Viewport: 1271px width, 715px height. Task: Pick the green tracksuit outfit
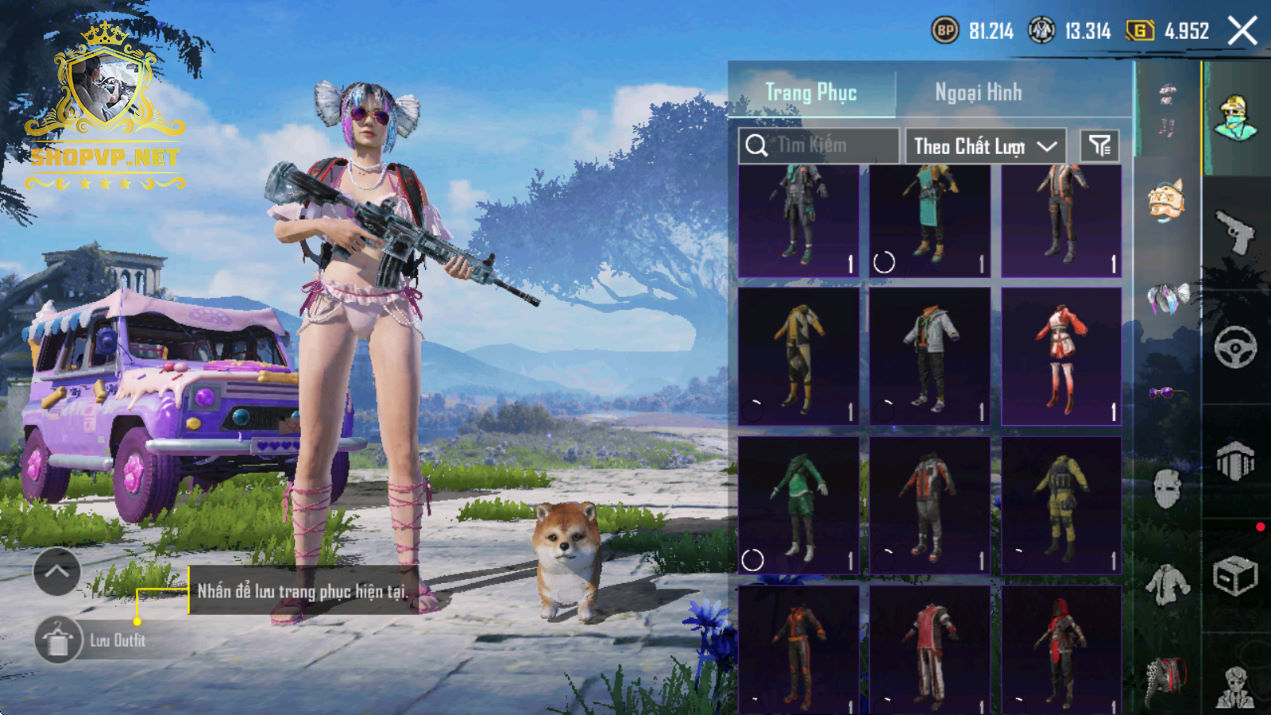tap(798, 505)
